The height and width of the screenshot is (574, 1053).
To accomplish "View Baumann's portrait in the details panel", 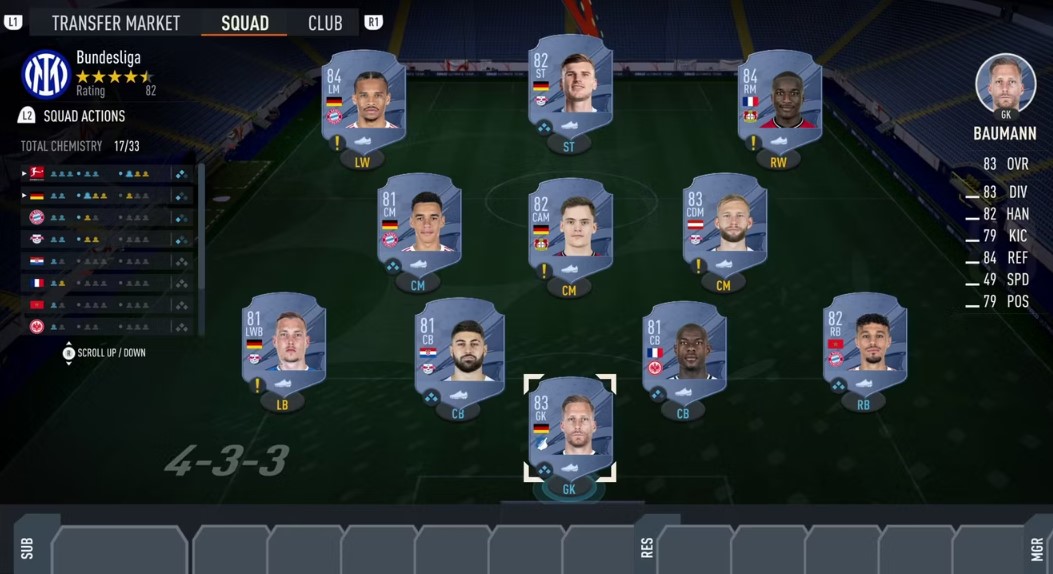I will tap(1005, 84).
